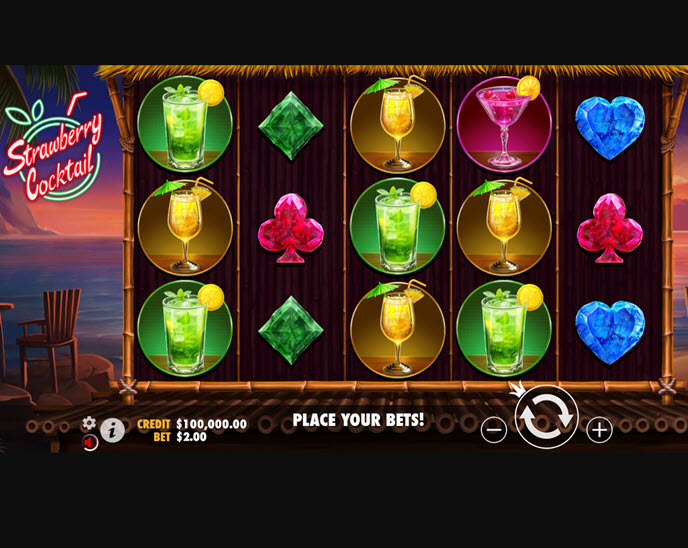The height and width of the screenshot is (548, 688).
Task: Decrease the bet with the minus button
Action: [494, 430]
